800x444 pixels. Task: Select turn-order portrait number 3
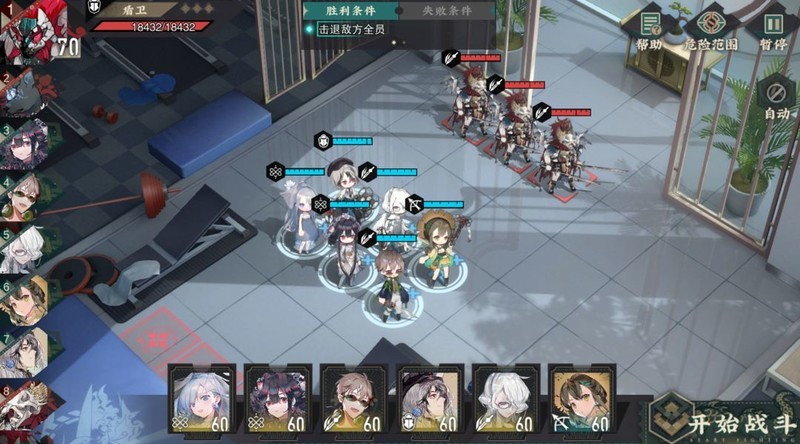[x=22, y=147]
